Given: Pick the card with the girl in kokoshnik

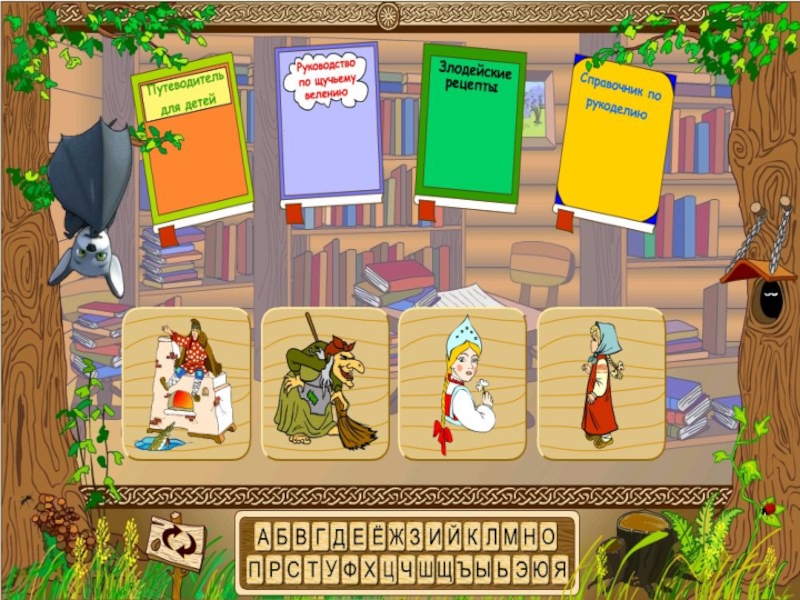Looking at the screenshot, I should [462, 383].
